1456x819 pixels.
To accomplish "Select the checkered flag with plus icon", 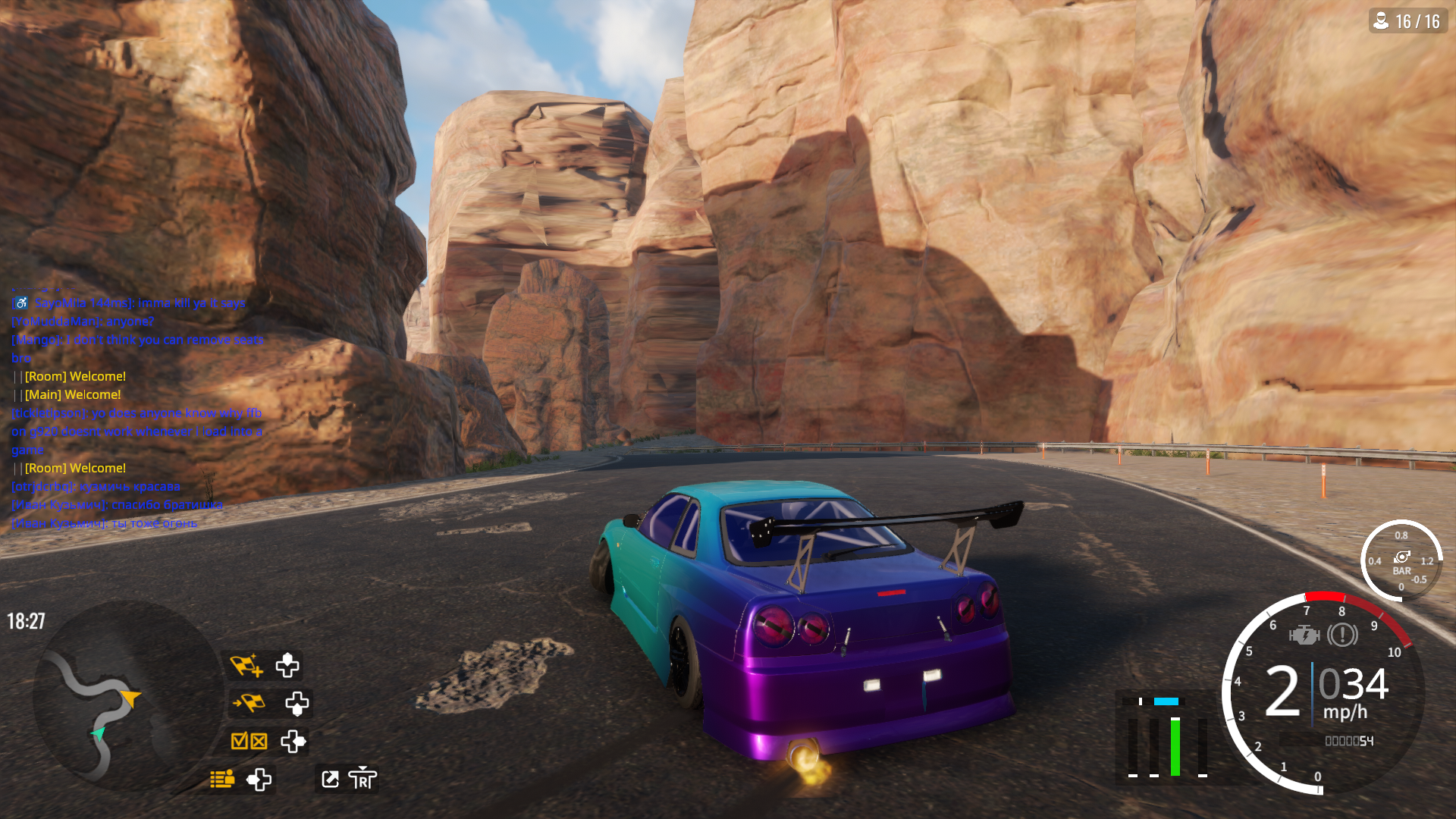I will pyautogui.click(x=246, y=665).
